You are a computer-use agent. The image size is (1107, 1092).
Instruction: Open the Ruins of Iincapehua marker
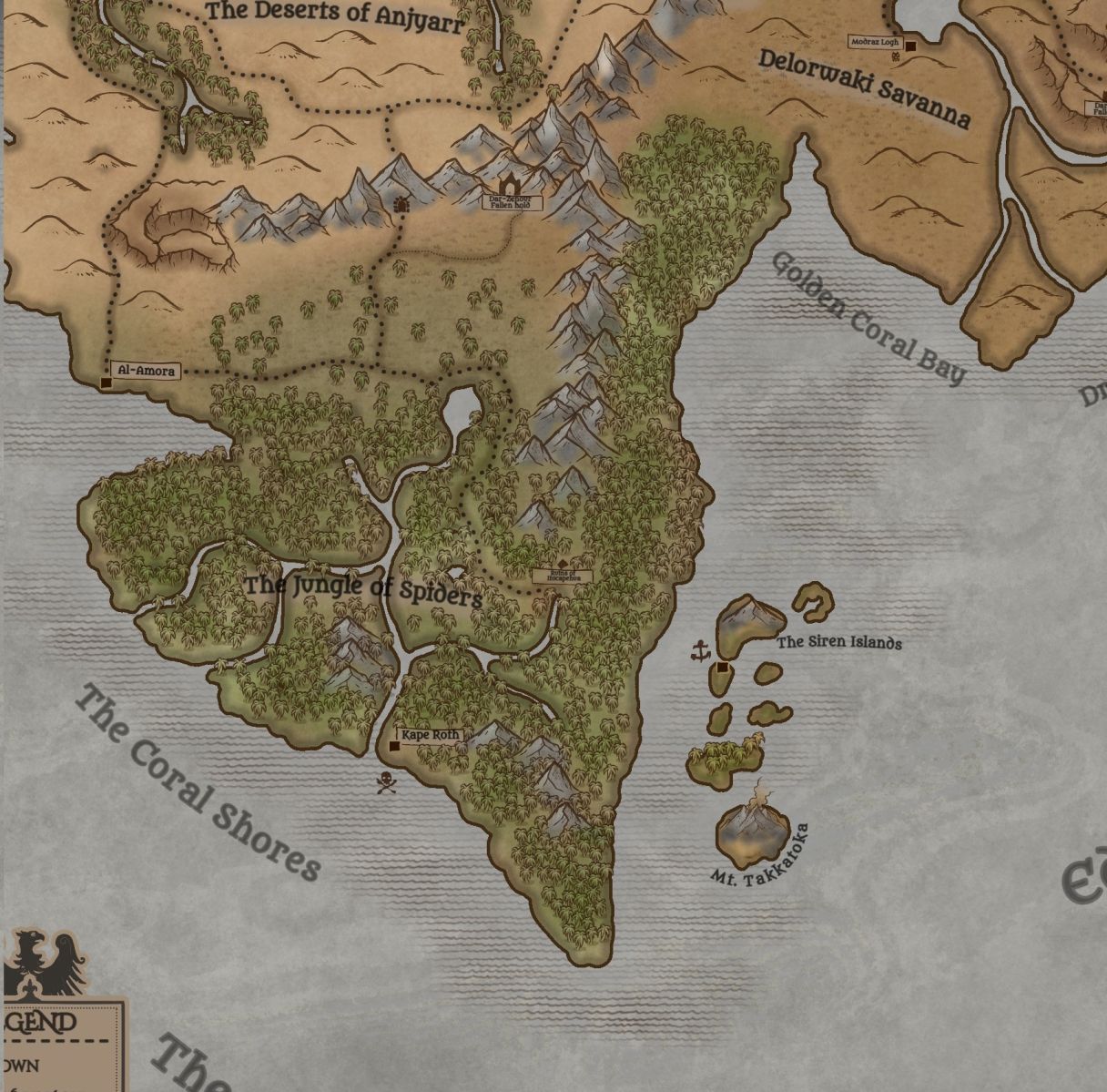point(563,566)
